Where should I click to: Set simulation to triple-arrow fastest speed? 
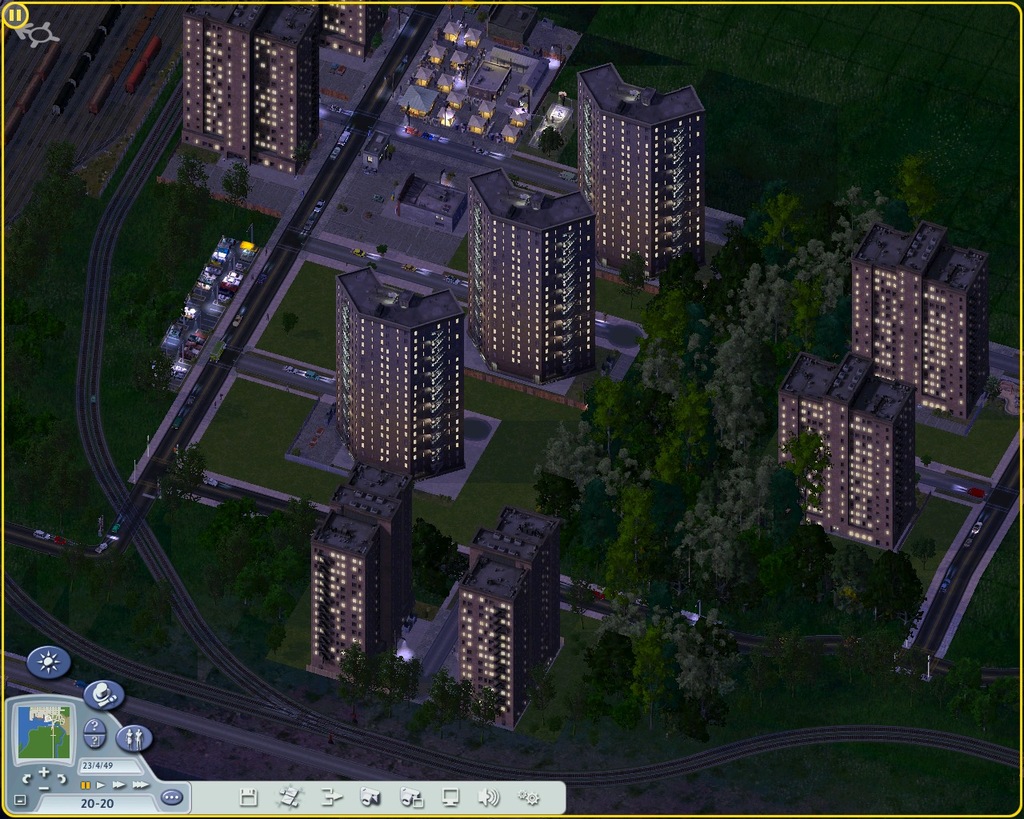click(x=140, y=785)
